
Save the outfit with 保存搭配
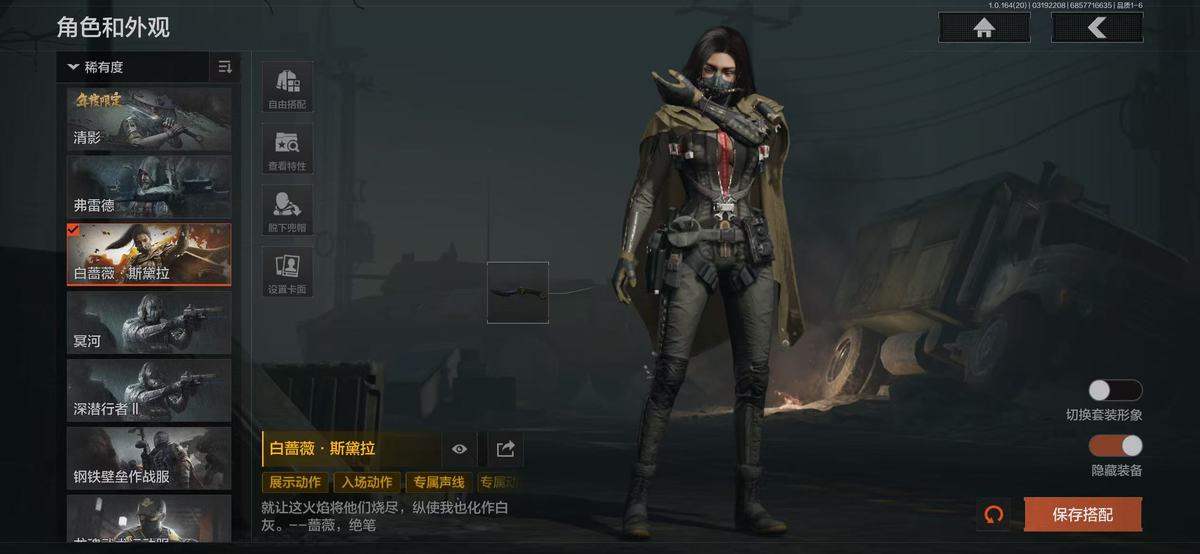1082,515
